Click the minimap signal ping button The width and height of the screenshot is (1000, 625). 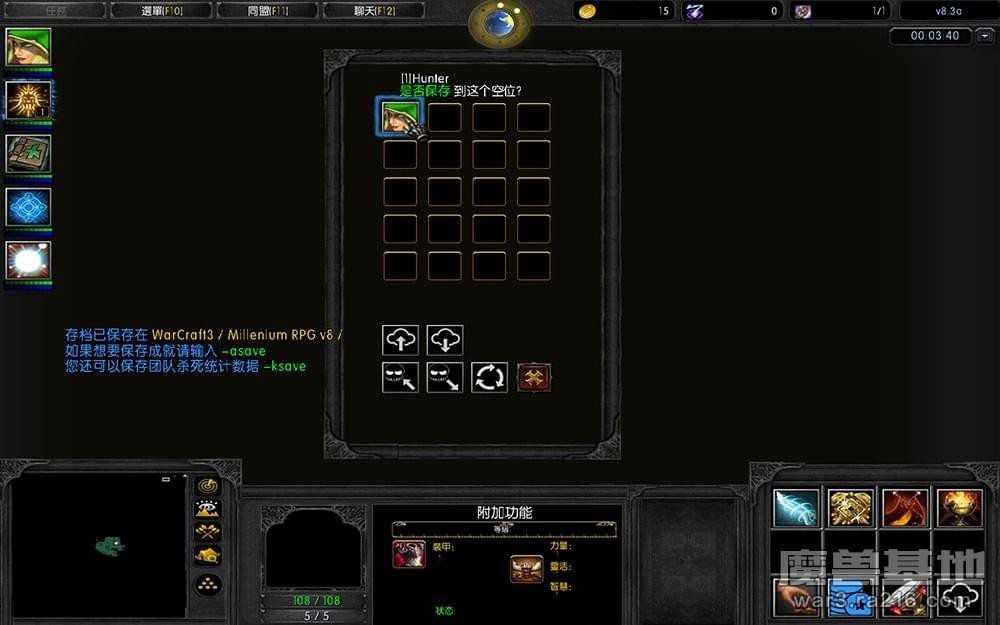coord(208,486)
